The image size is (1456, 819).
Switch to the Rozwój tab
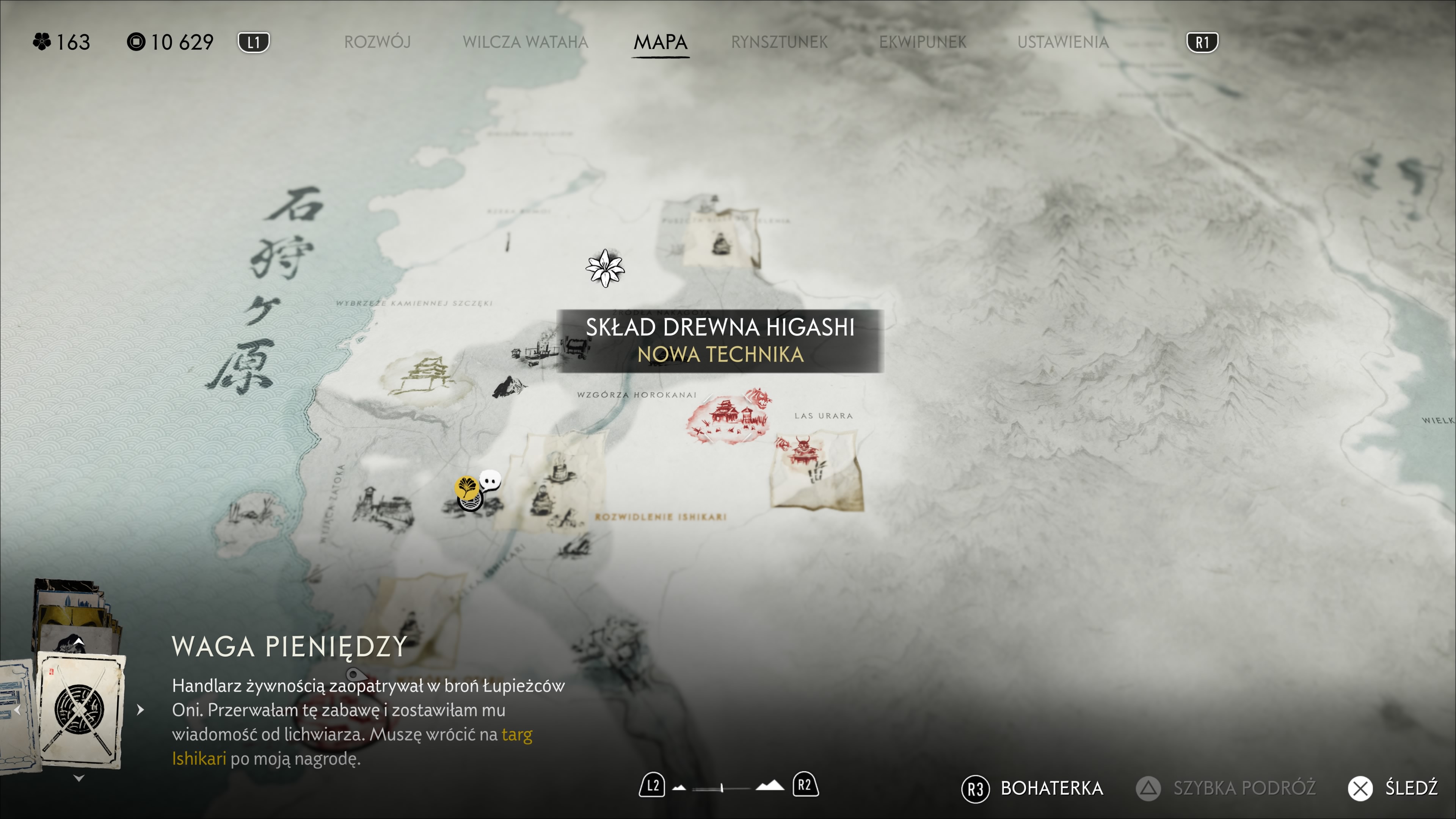tap(377, 42)
